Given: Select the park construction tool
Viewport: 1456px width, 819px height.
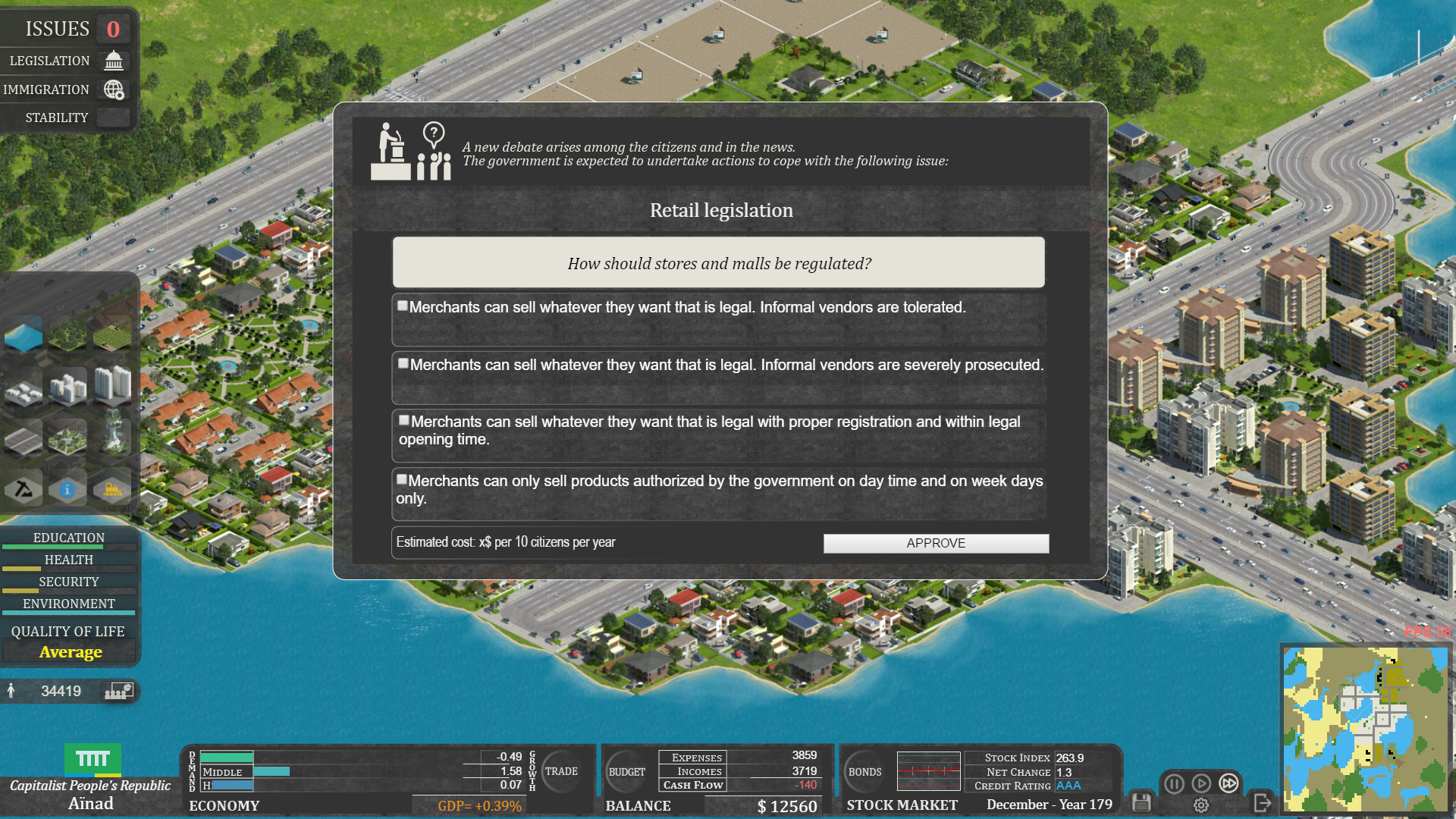Looking at the screenshot, I should click(x=67, y=440).
